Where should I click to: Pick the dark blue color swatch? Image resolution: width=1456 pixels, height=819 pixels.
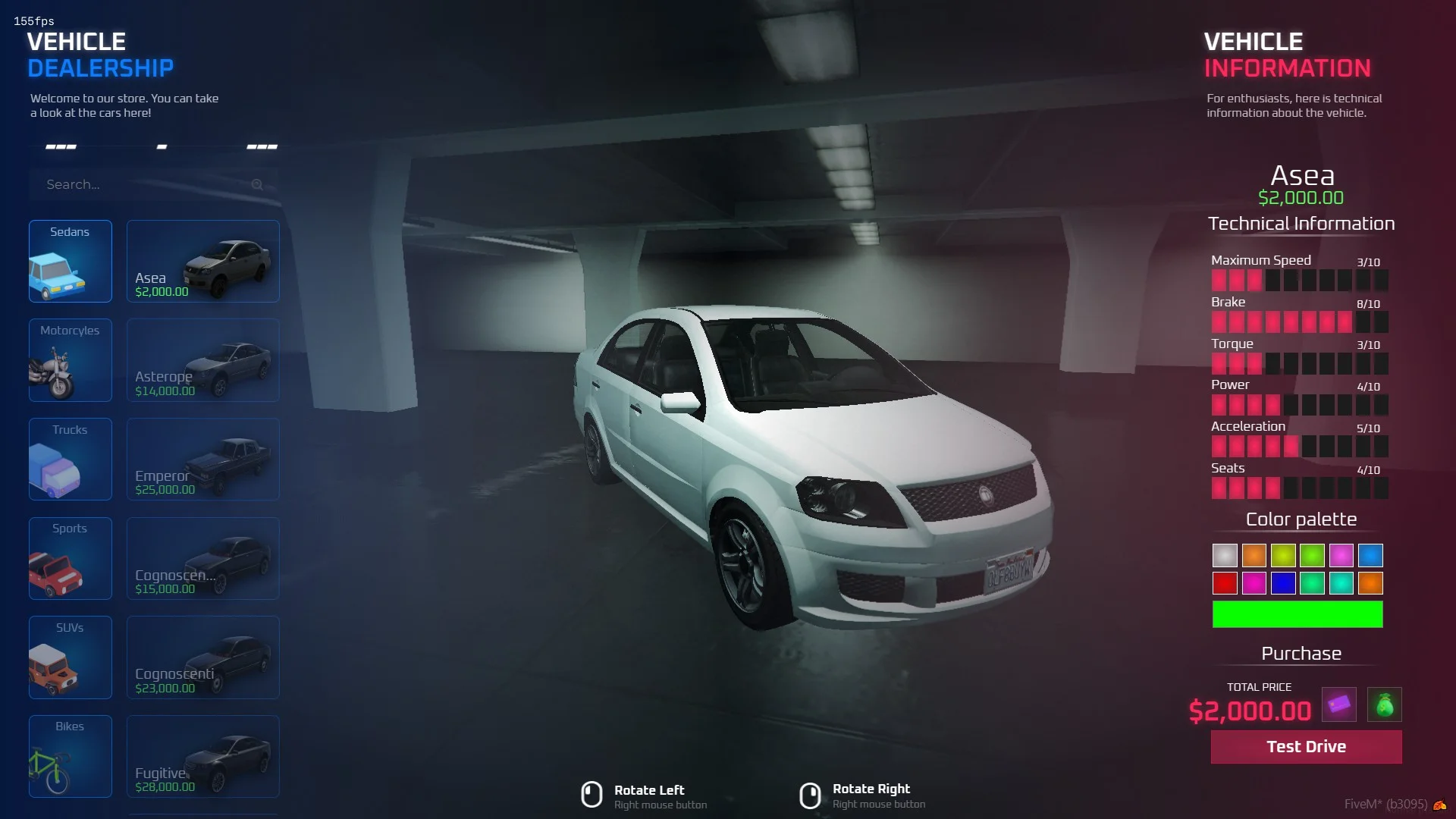pos(1283,583)
